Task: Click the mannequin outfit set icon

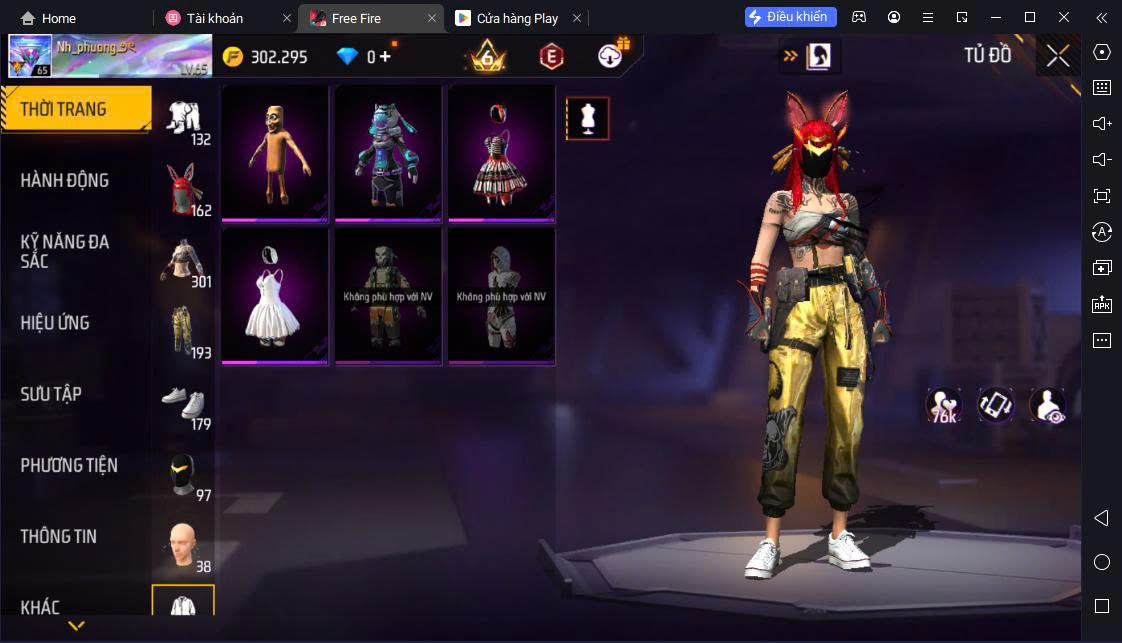Action: pos(587,119)
